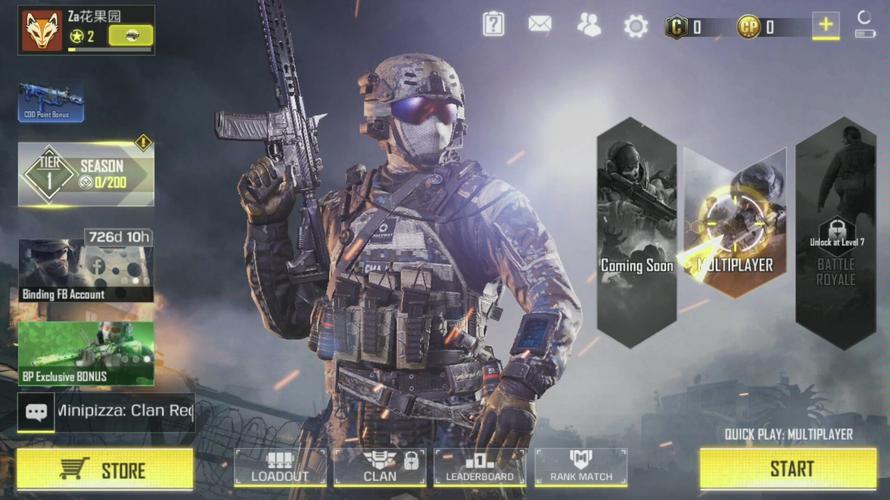This screenshot has width=890, height=500.
Task: Open the Store
Action: coord(104,469)
